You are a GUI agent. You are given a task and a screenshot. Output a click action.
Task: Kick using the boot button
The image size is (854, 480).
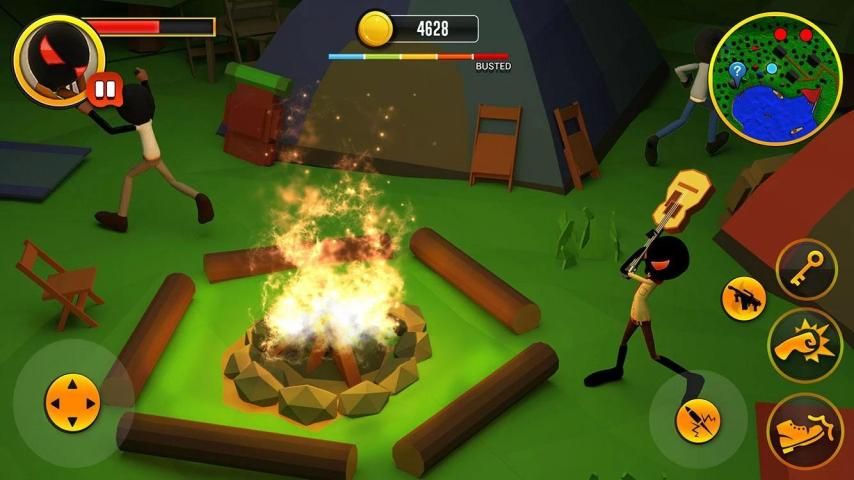(805, 430)
